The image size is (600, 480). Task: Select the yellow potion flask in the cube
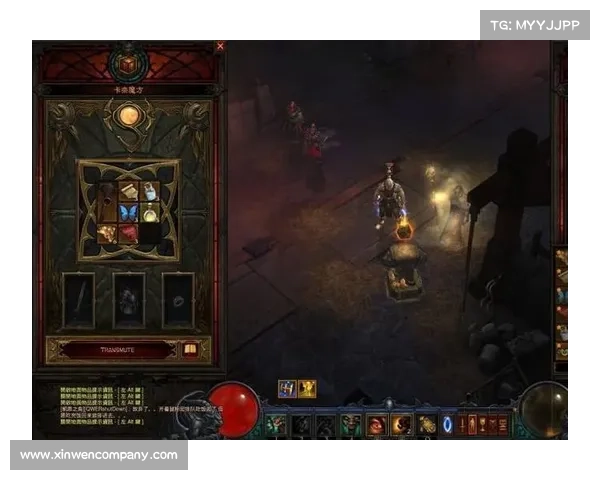pos(149,212)
